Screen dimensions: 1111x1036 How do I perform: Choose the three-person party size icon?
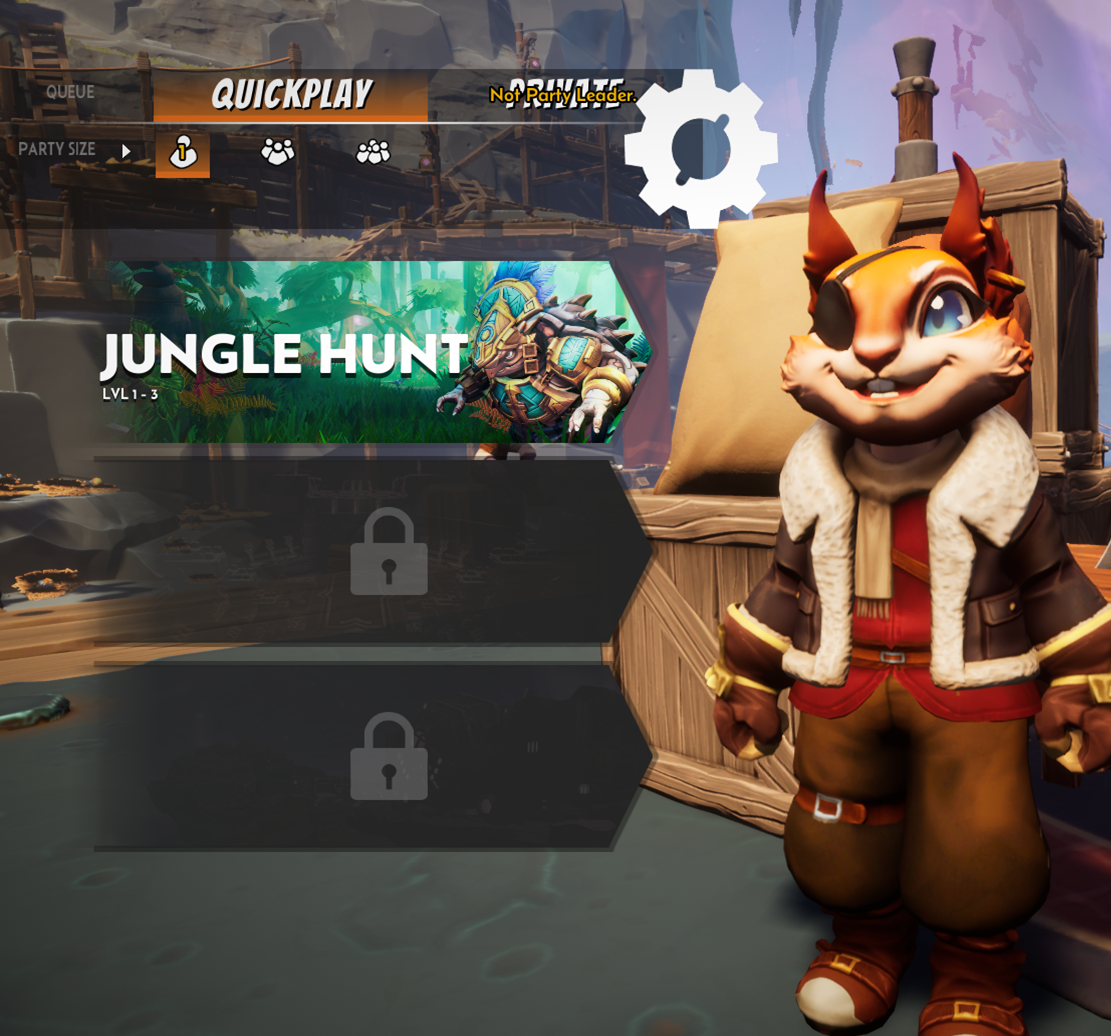pyautogui.click(x=278, y=152)
